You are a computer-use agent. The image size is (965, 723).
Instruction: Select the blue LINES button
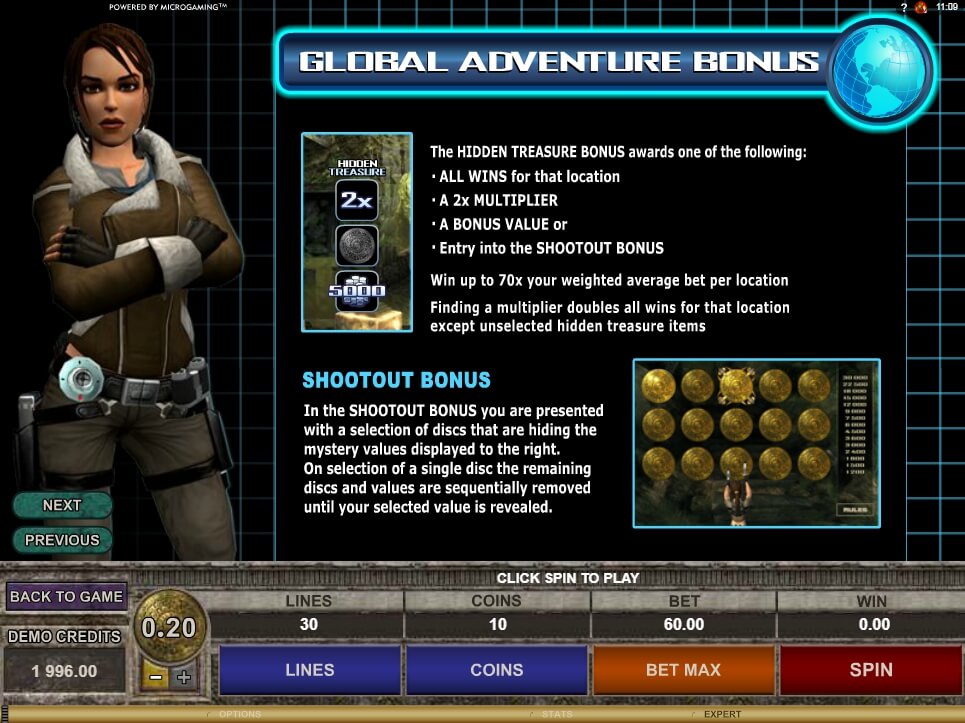[309, 670]
